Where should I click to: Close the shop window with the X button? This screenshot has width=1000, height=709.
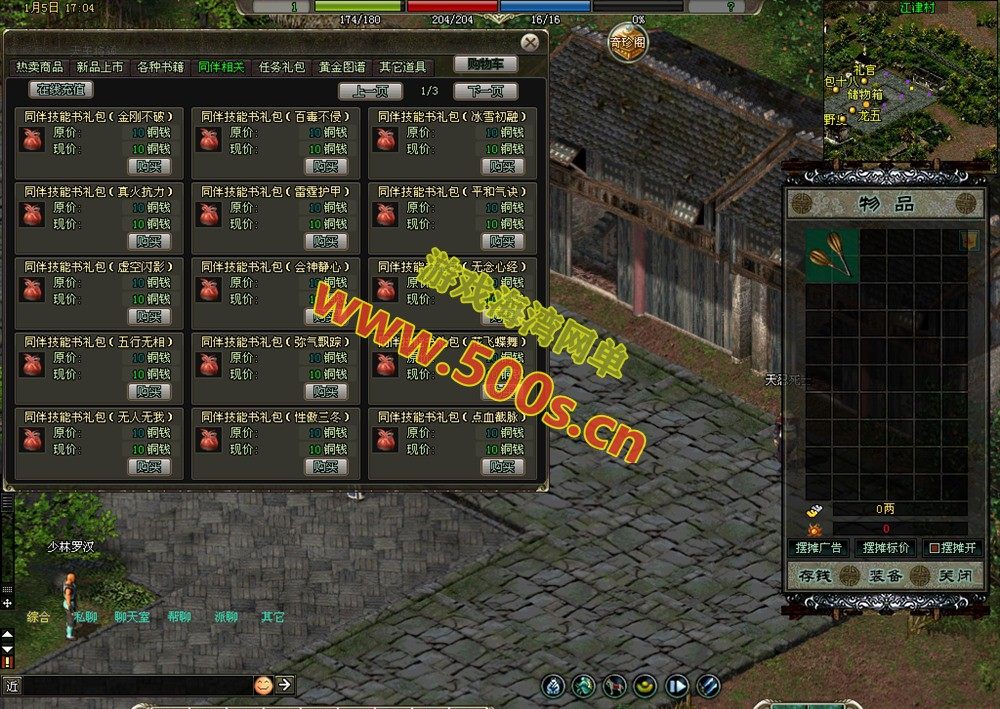click(530, 42)
